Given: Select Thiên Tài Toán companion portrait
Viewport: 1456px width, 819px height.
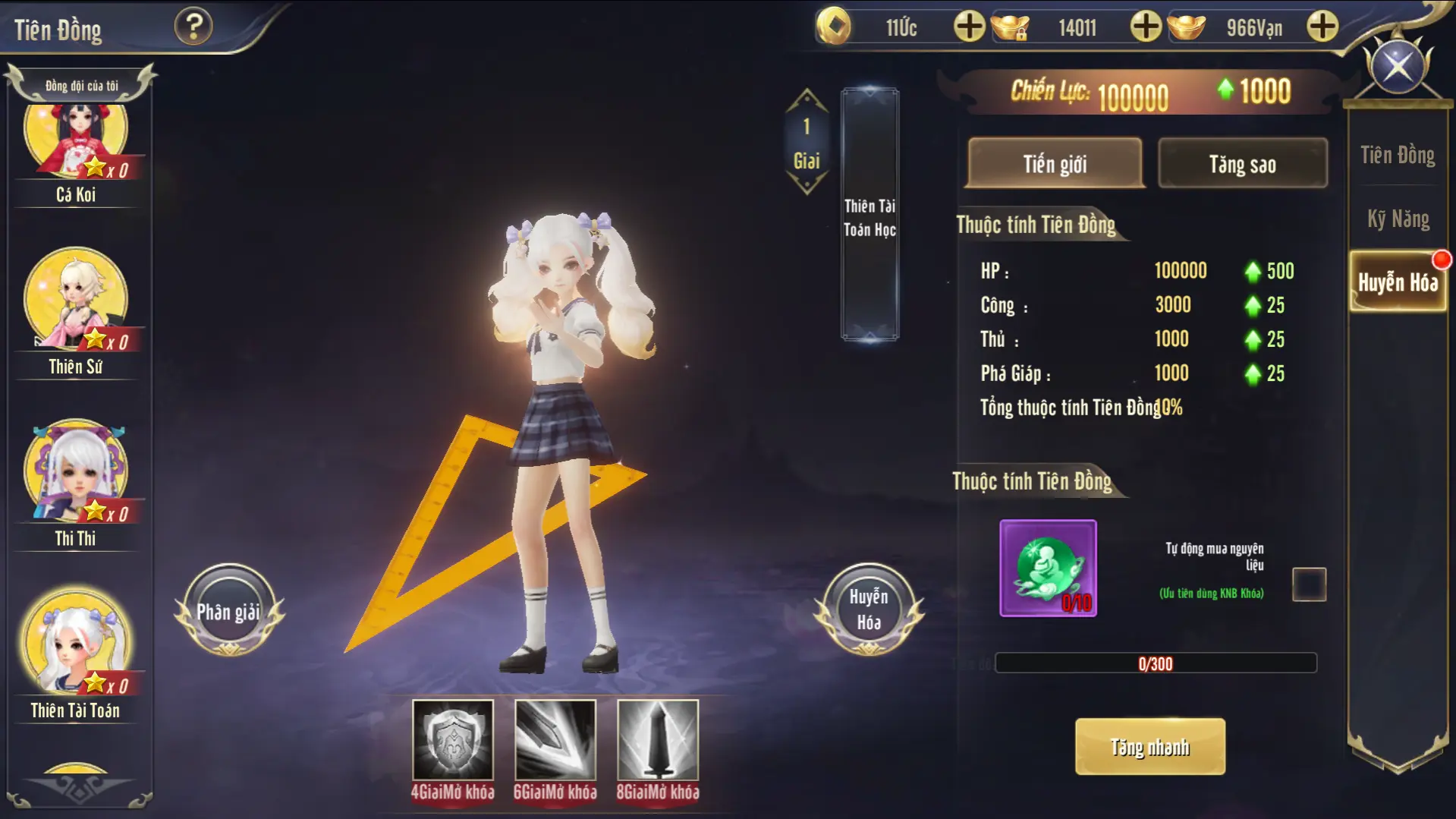Looking at the screenshot, I should [x=76, y=644].
